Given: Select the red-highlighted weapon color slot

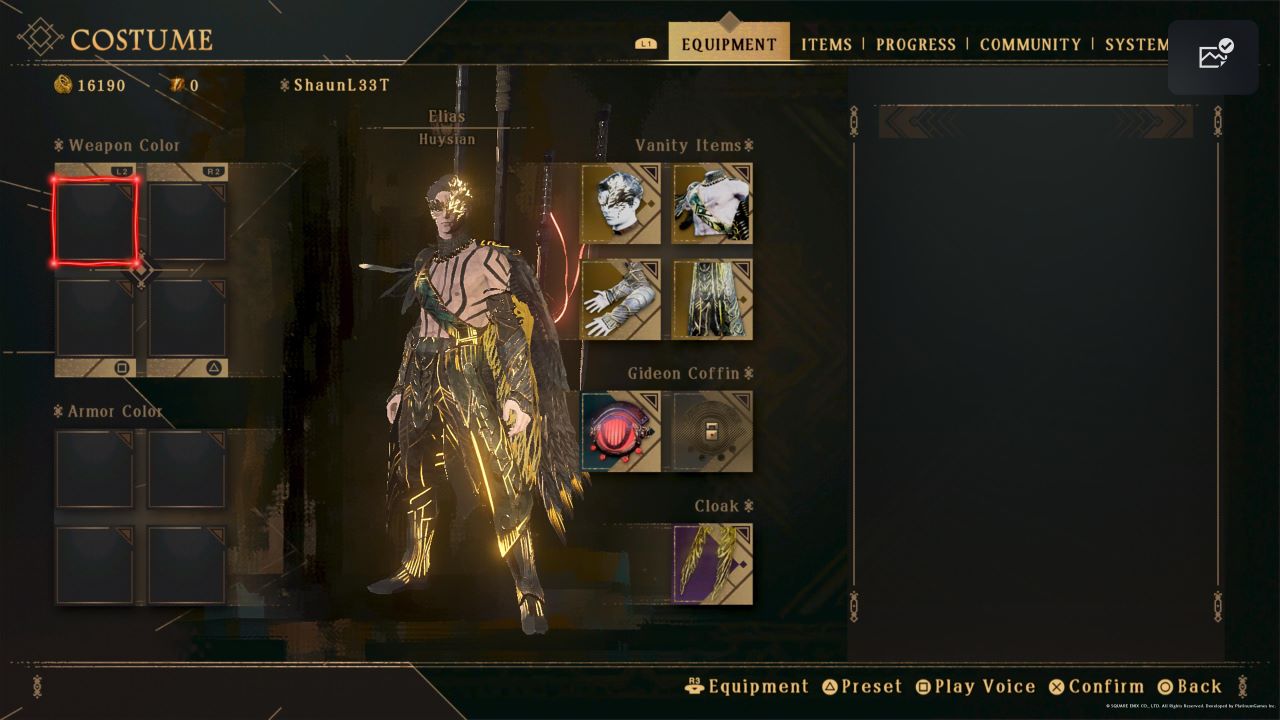Looking at the screenshot, I should pyautogui.click(x=95, y=221).
